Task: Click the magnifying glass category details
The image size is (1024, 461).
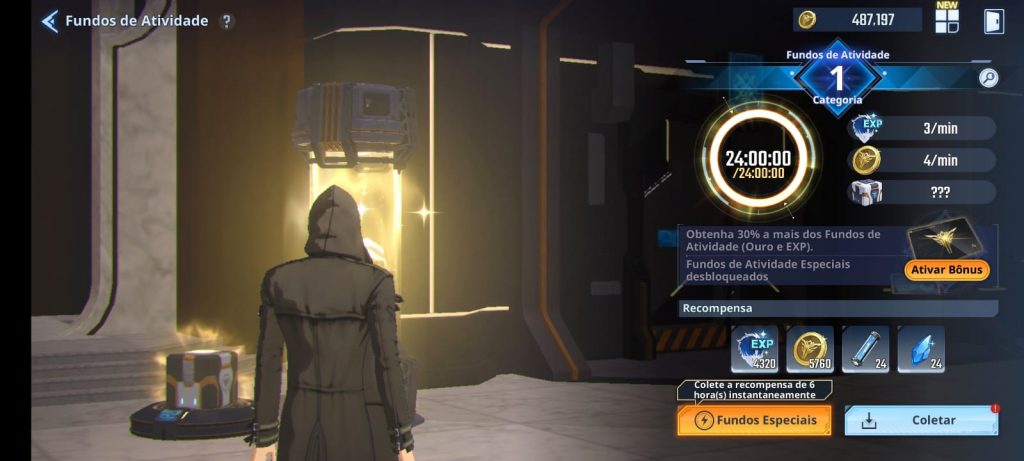Action: (x=988, y=78)
